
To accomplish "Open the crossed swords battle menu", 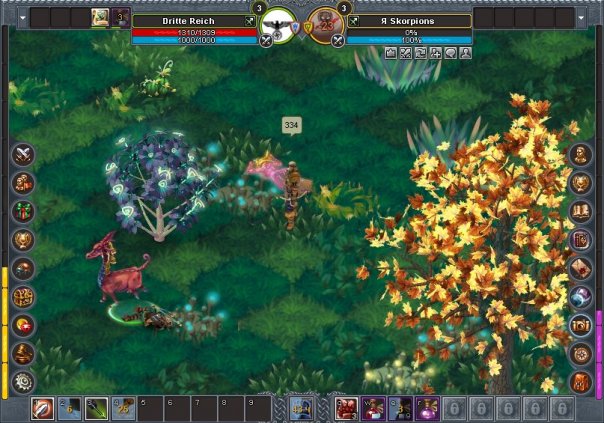I will click(23, 154).
